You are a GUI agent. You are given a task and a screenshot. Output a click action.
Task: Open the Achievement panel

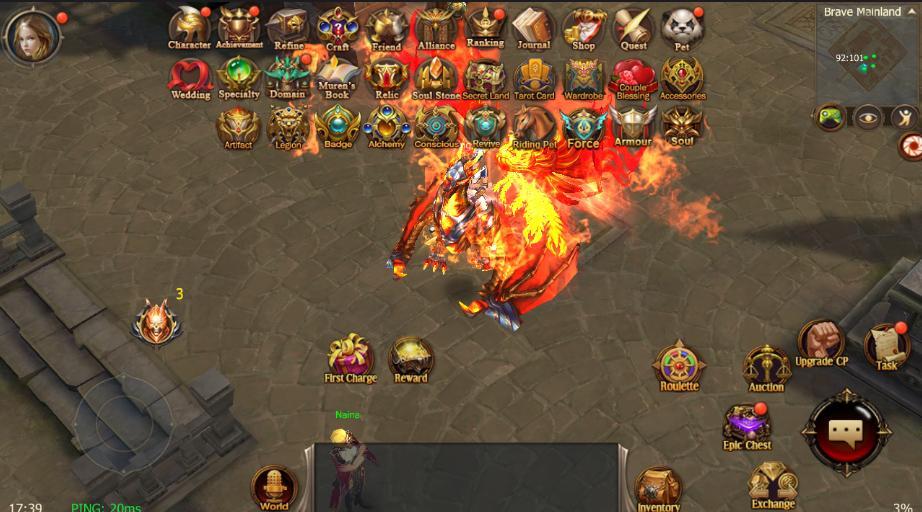239,26
